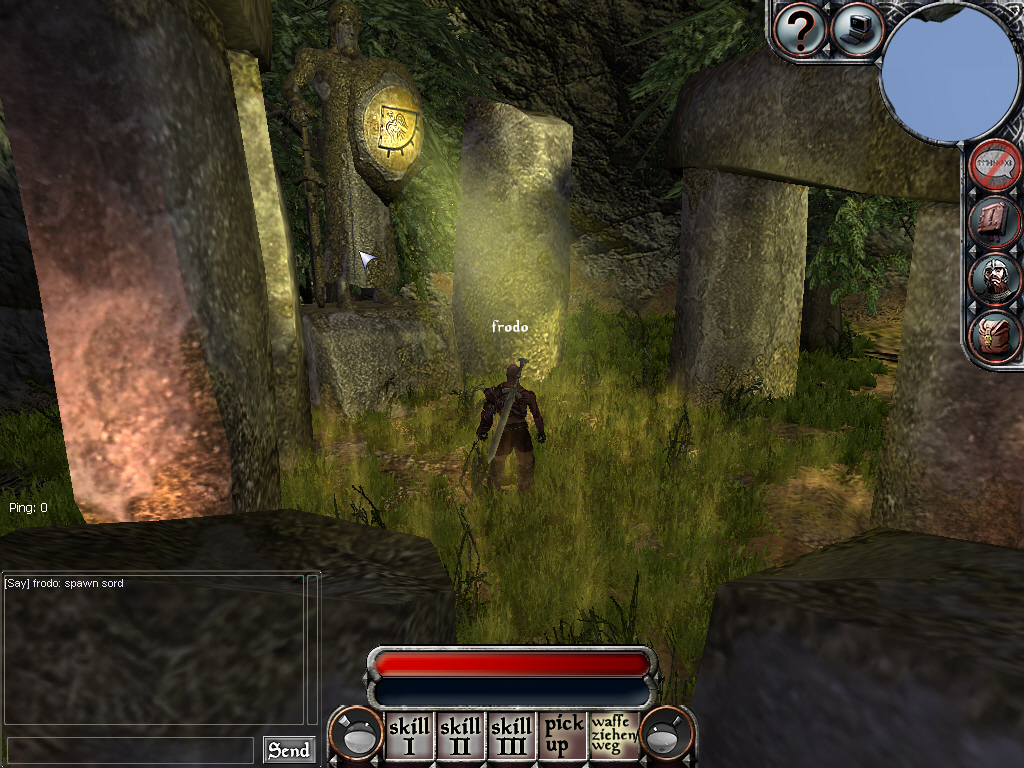This screenshot has height=768, width=1024.
Task: Send the chat message with Send button
Action: click(x=289, y=750)
